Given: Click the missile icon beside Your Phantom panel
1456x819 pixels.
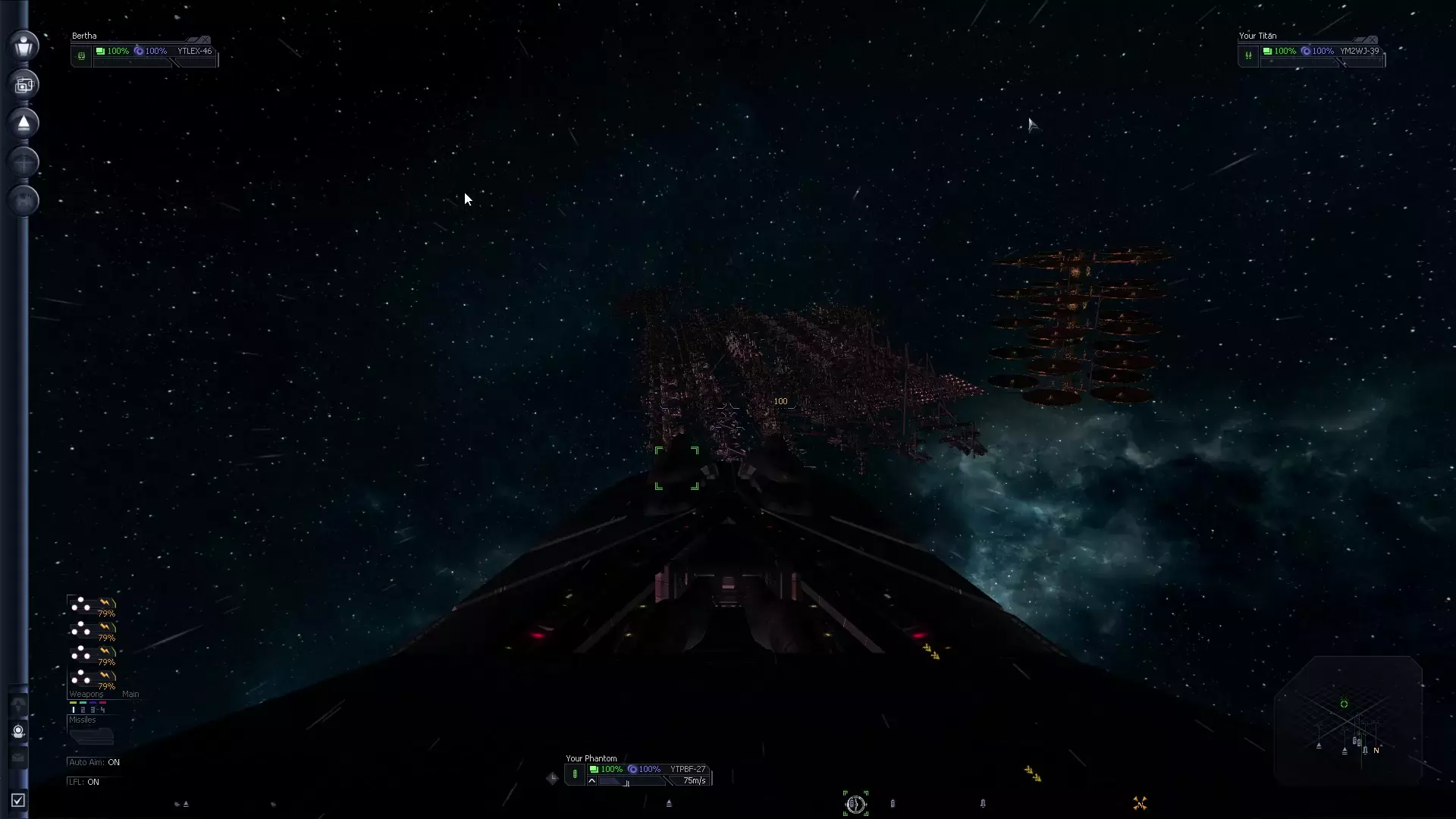Looking at the screenshot, I should tap(575, 774).
